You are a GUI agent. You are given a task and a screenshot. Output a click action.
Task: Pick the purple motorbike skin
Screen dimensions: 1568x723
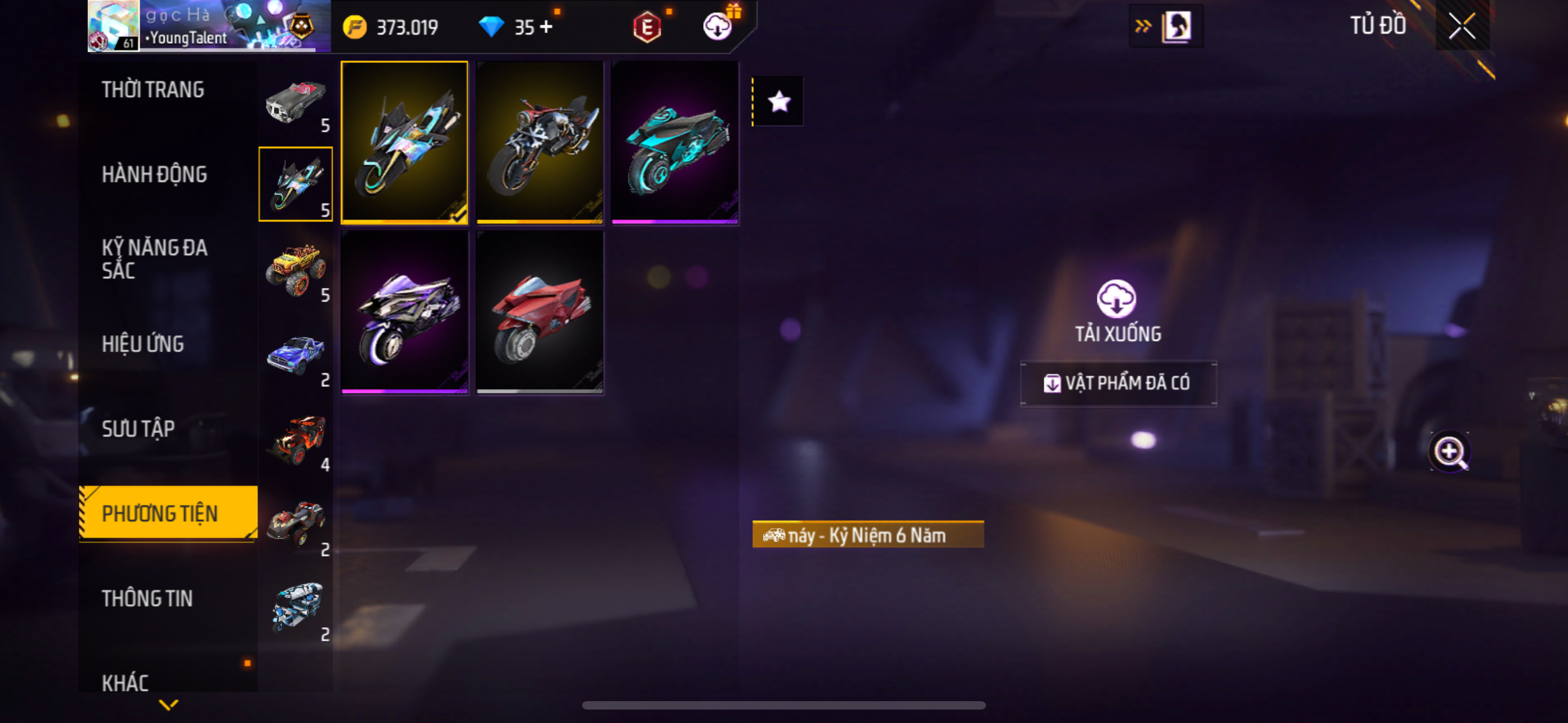coord(404,313)
